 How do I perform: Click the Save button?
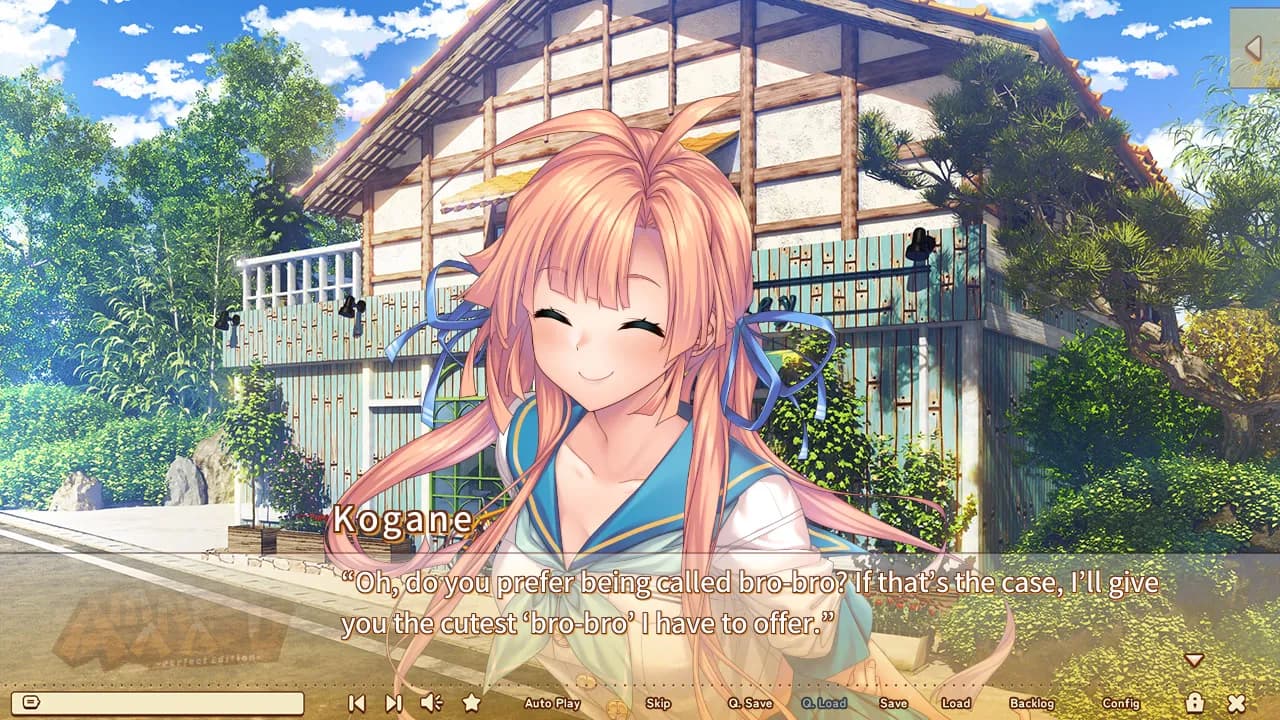point(895,704)
